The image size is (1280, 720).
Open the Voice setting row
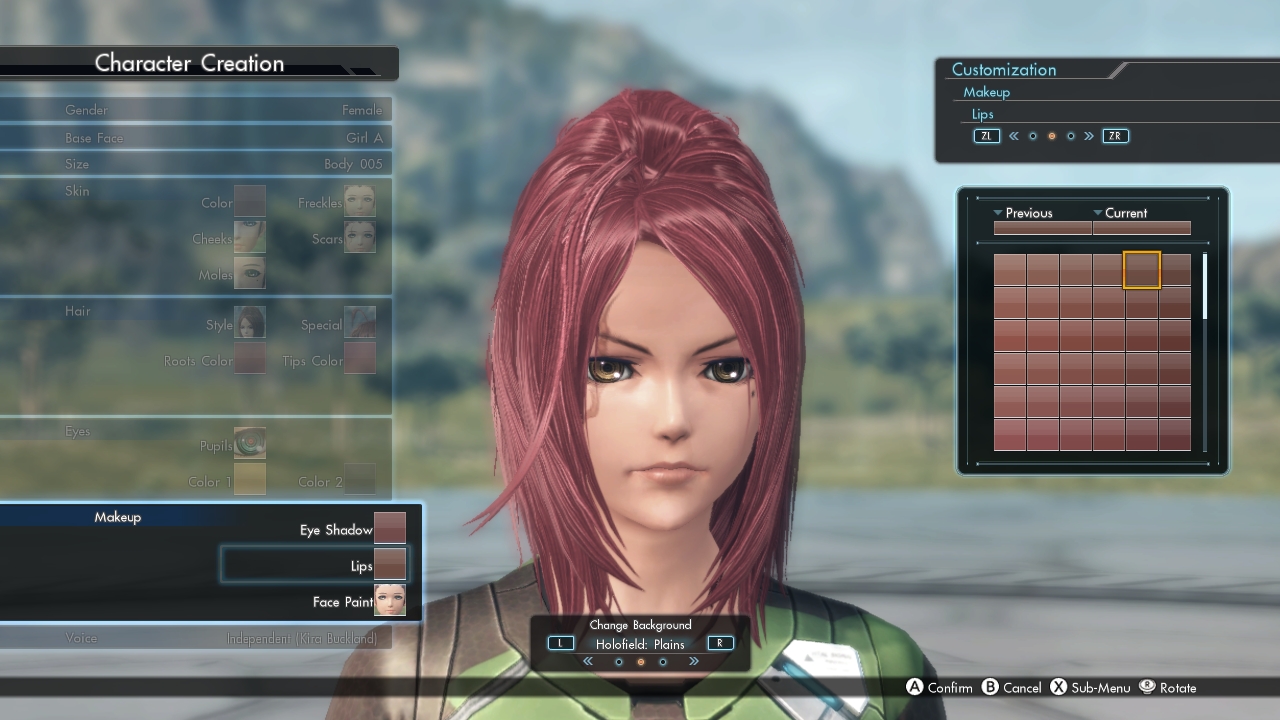click(196, 638)
